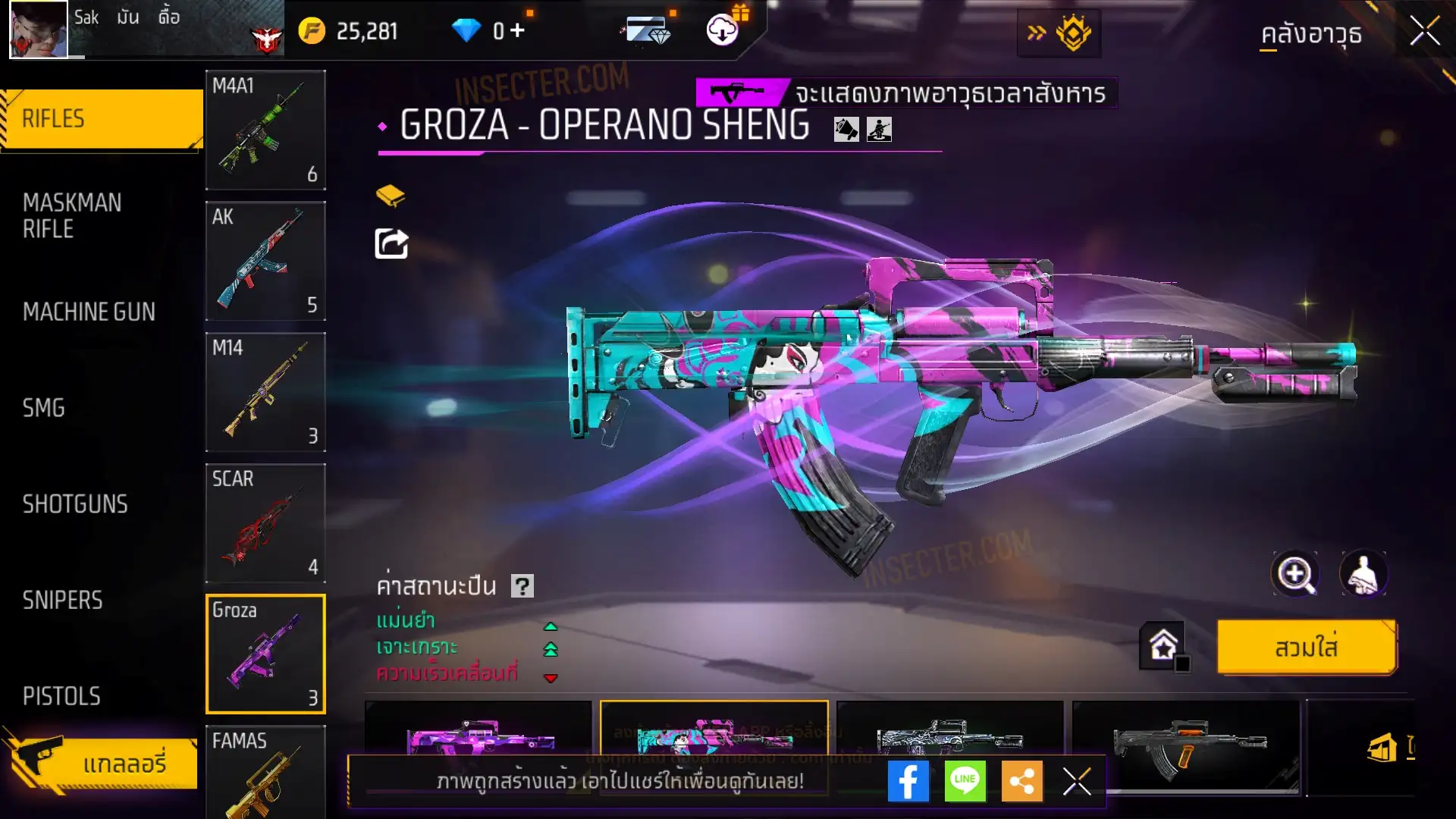Show the SHOTGUNS category

(x=75, y=504)
